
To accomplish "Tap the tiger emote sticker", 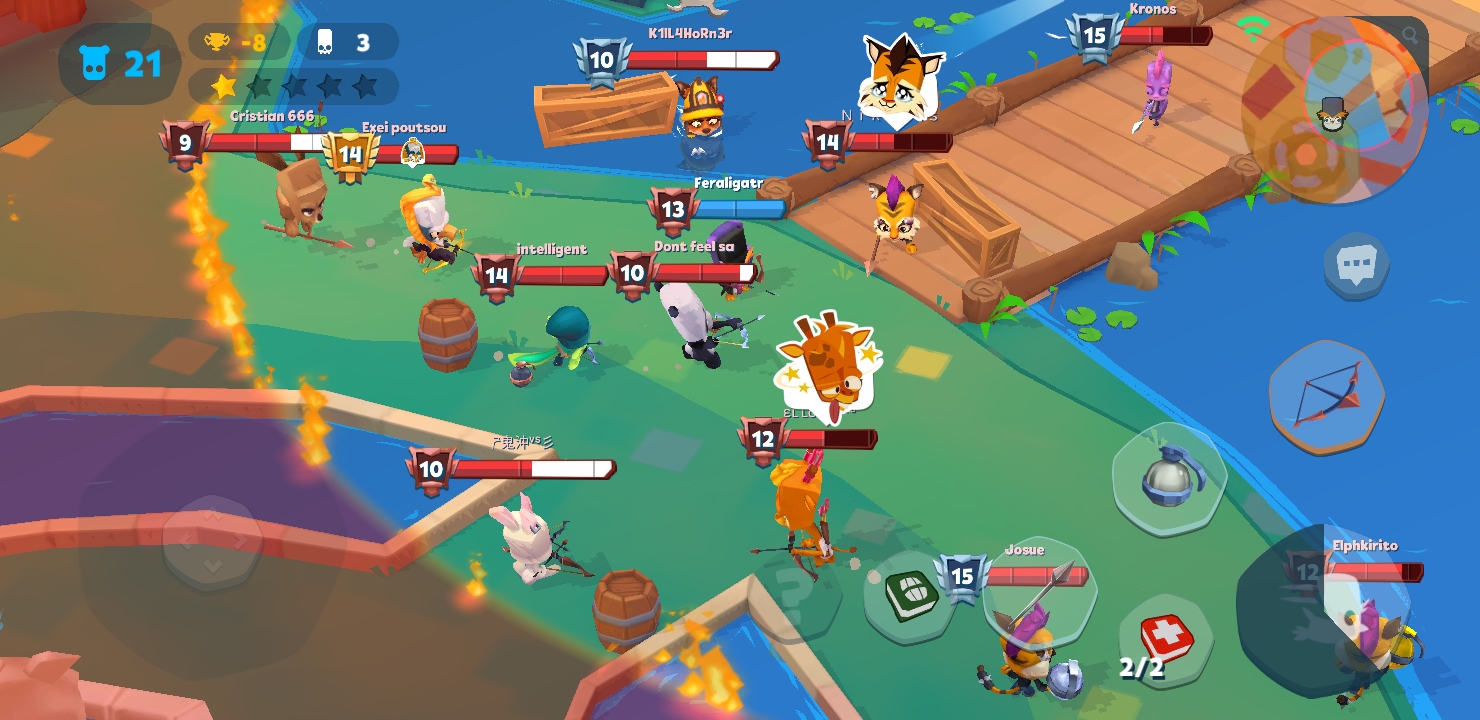I will click(x=898, y=75).
